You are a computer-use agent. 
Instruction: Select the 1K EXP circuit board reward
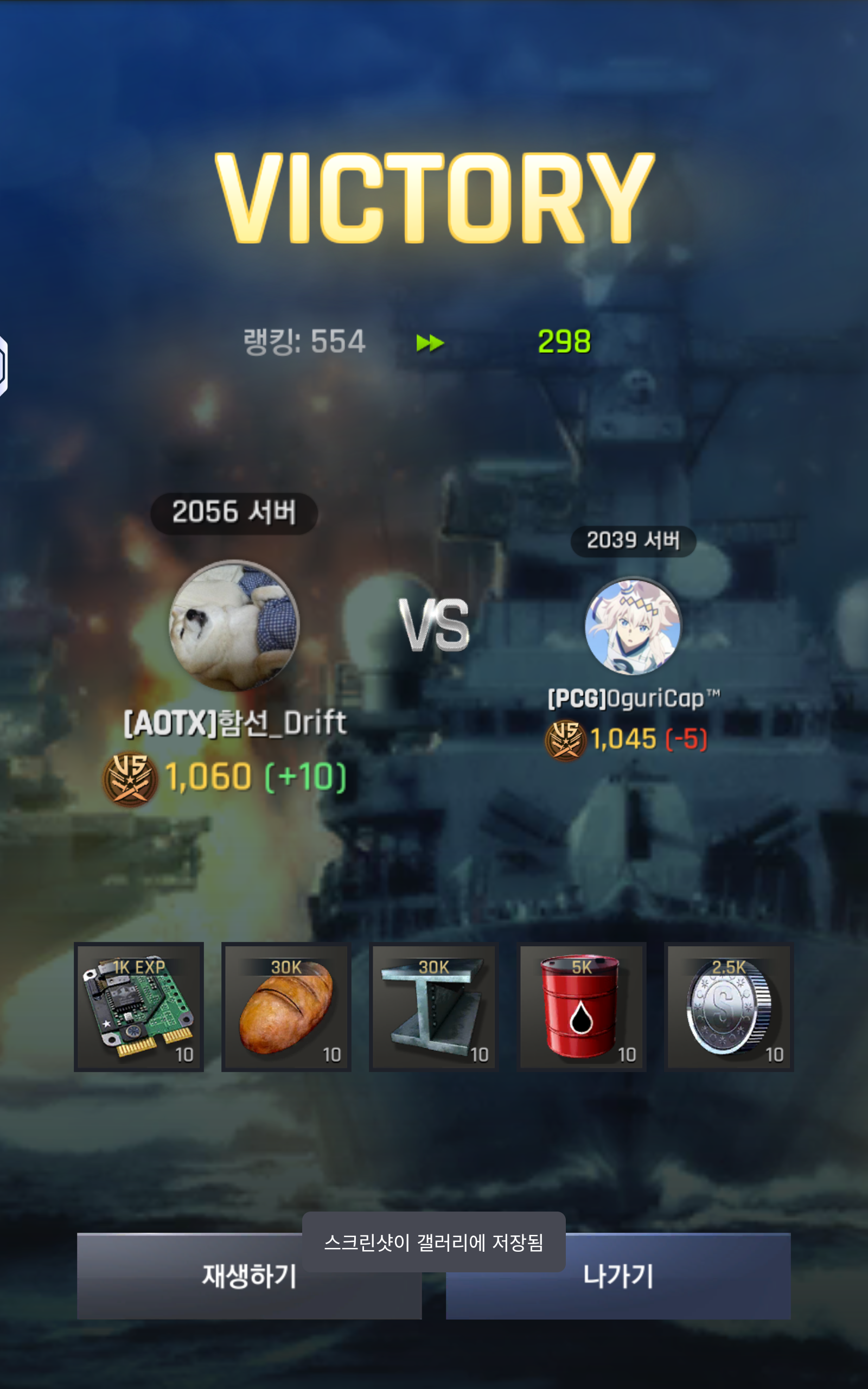(x=139, y=1006)
